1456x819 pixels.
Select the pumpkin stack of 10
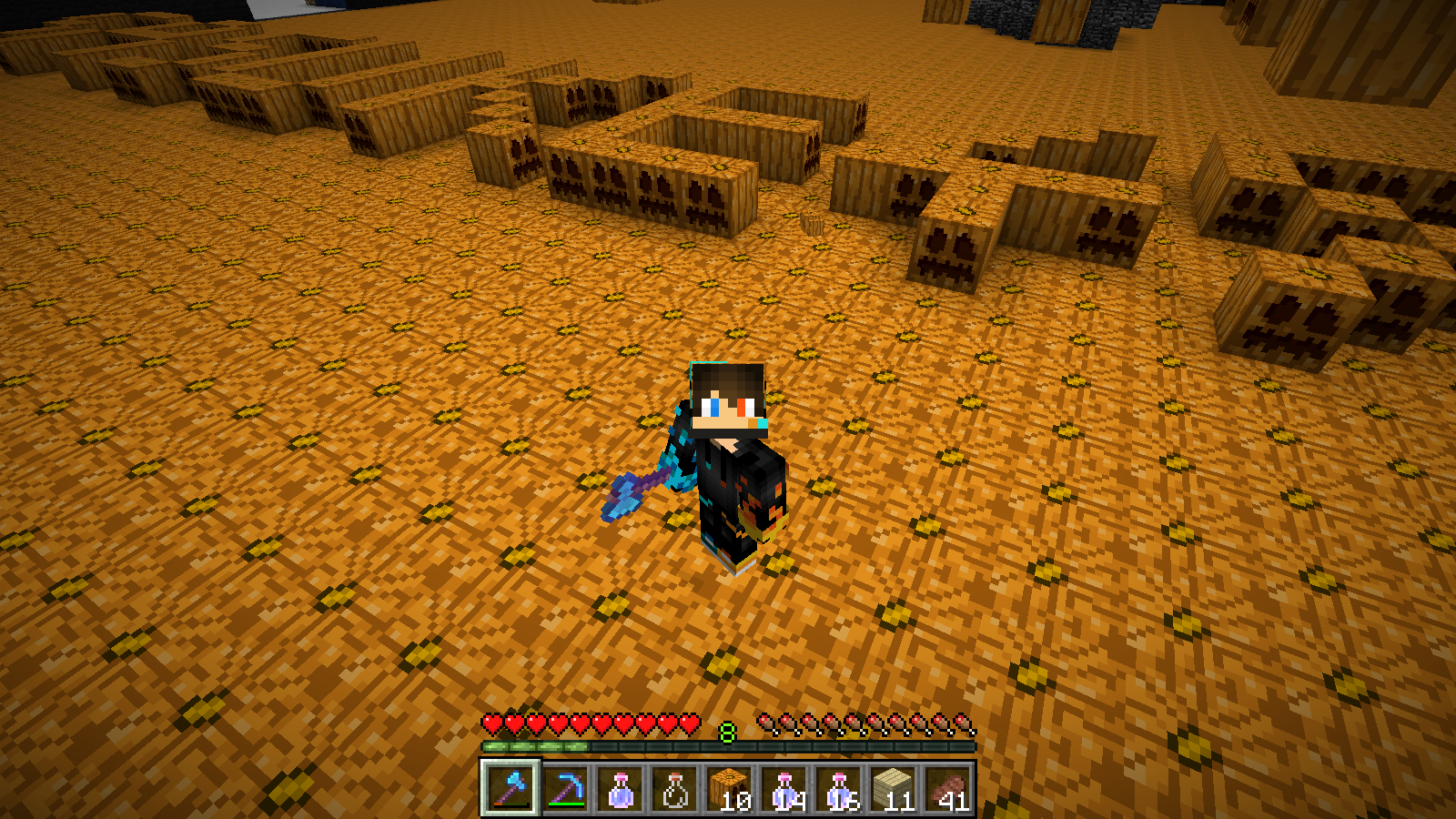(729, 788)
